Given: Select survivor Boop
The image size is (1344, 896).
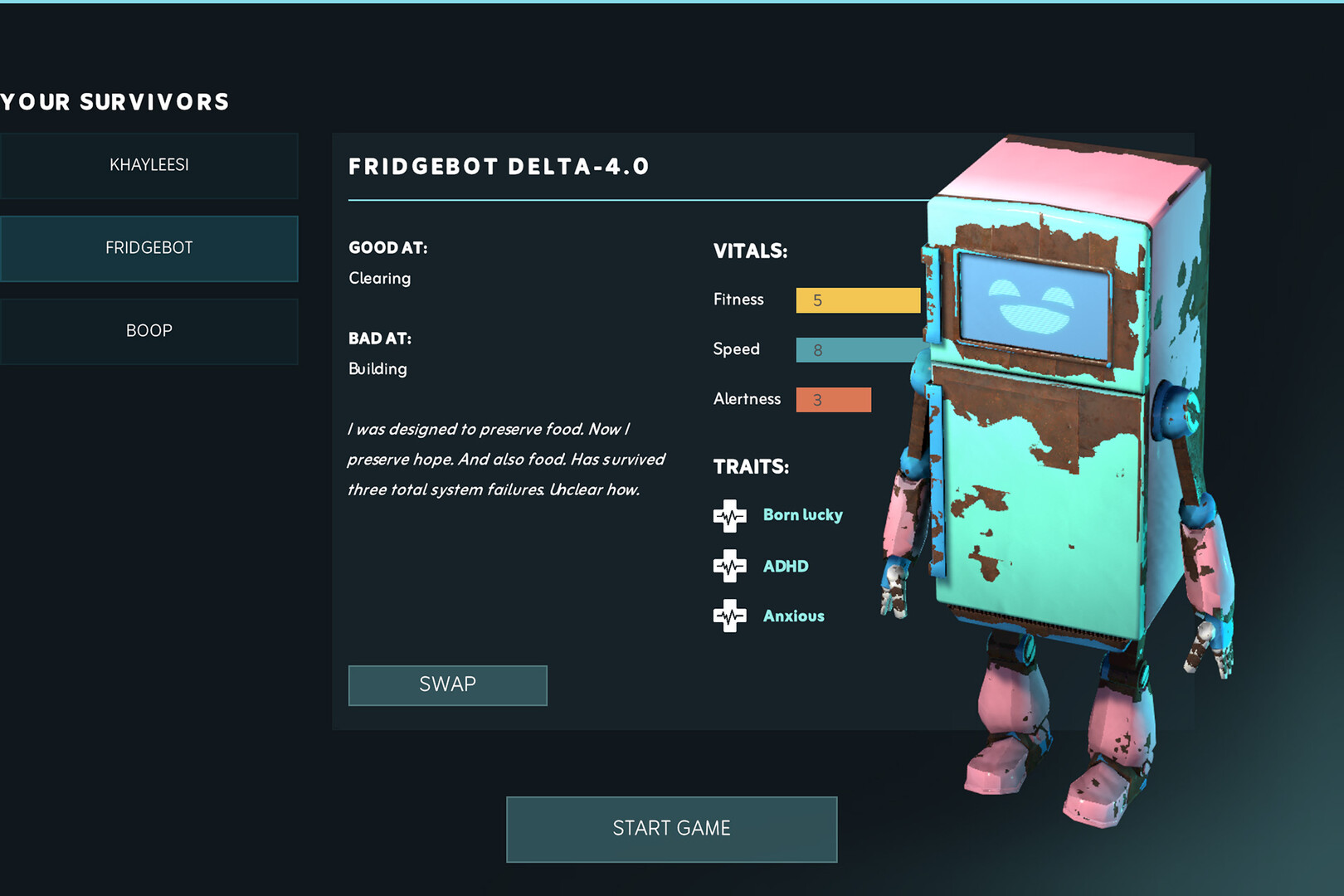Looking at the screenshot, I should coord(149,330).
